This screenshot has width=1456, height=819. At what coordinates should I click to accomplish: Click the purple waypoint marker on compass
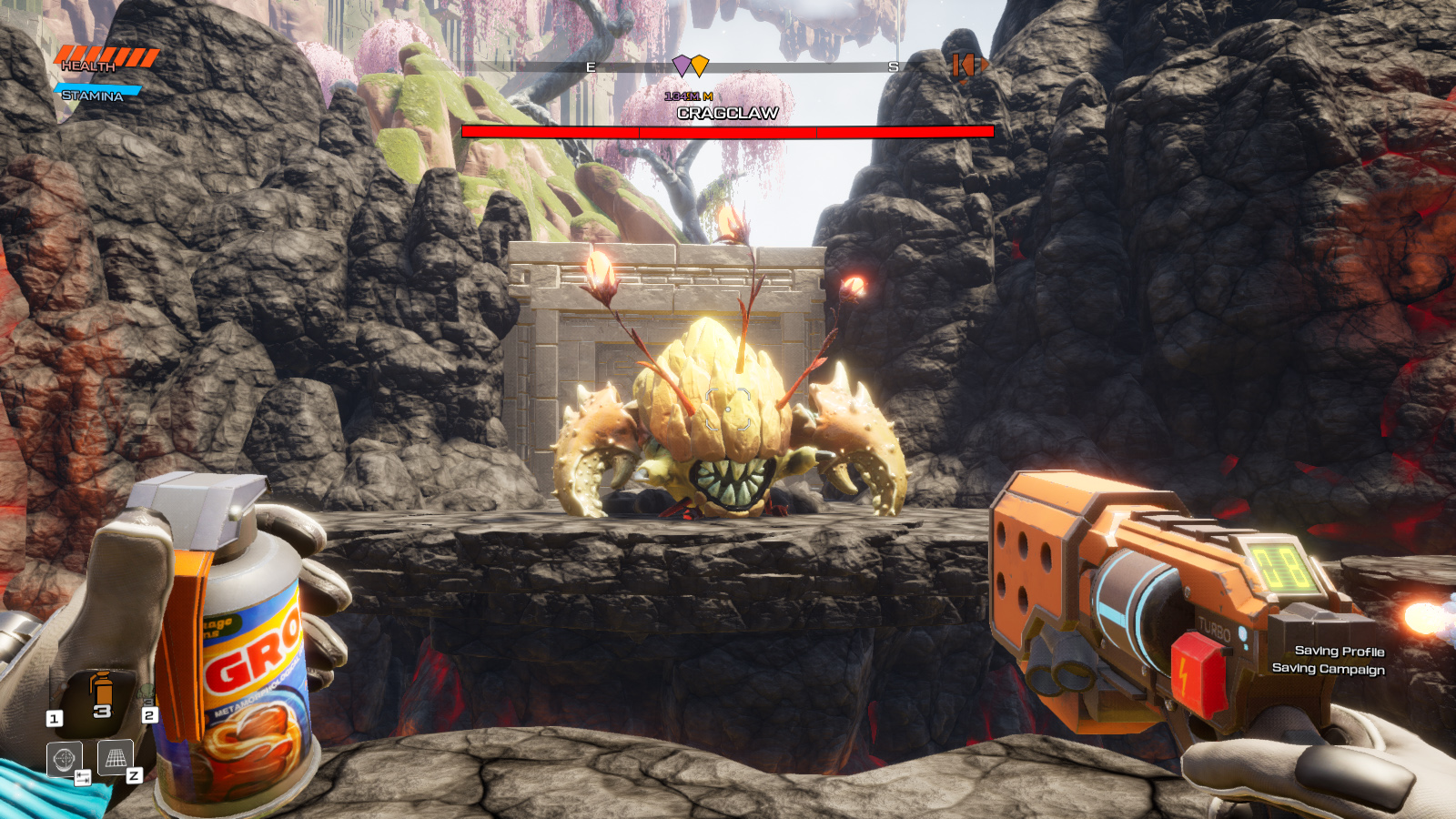click(681, 66)
